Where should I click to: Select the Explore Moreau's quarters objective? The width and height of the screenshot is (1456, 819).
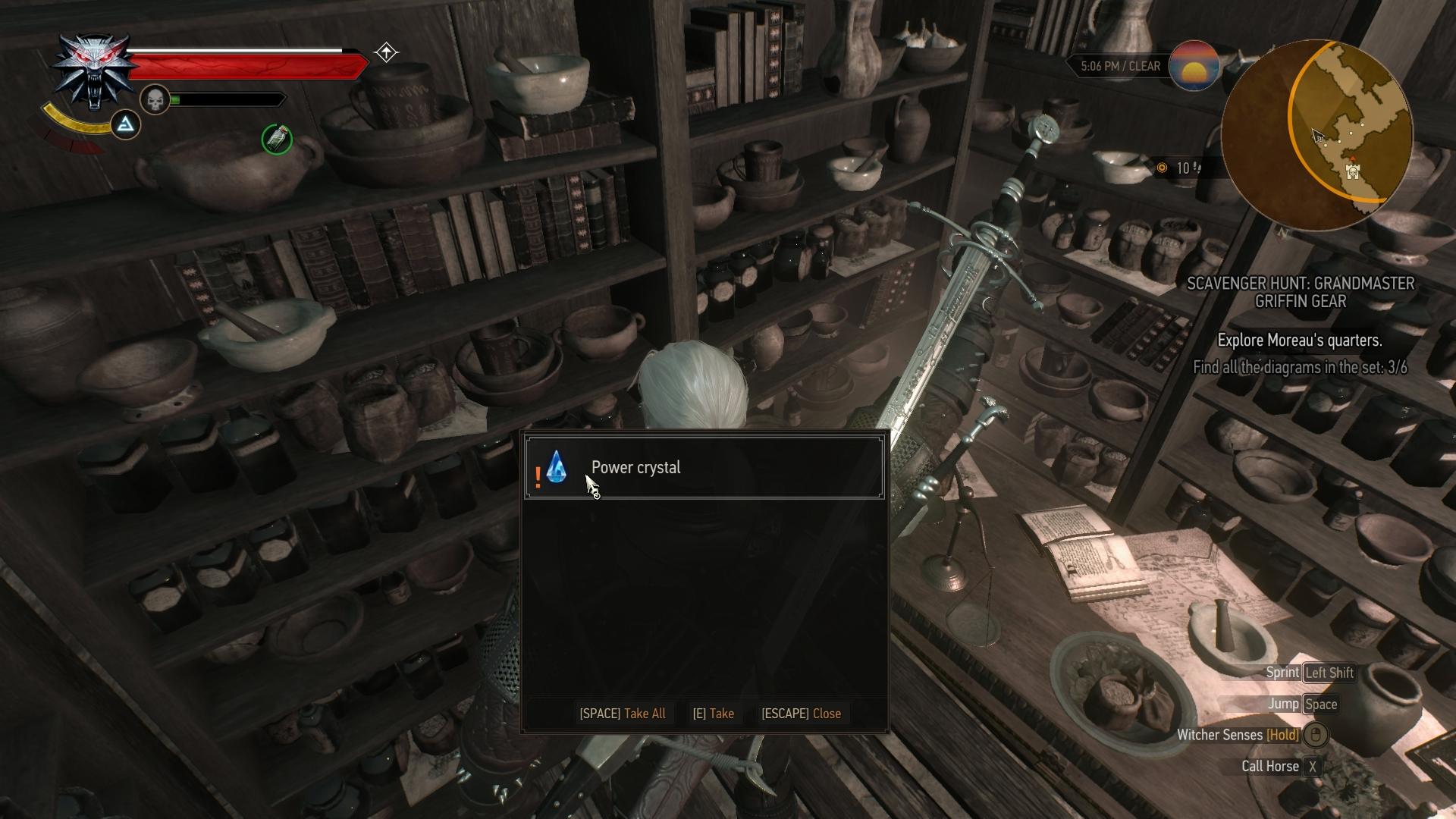tap(1299, 340)
